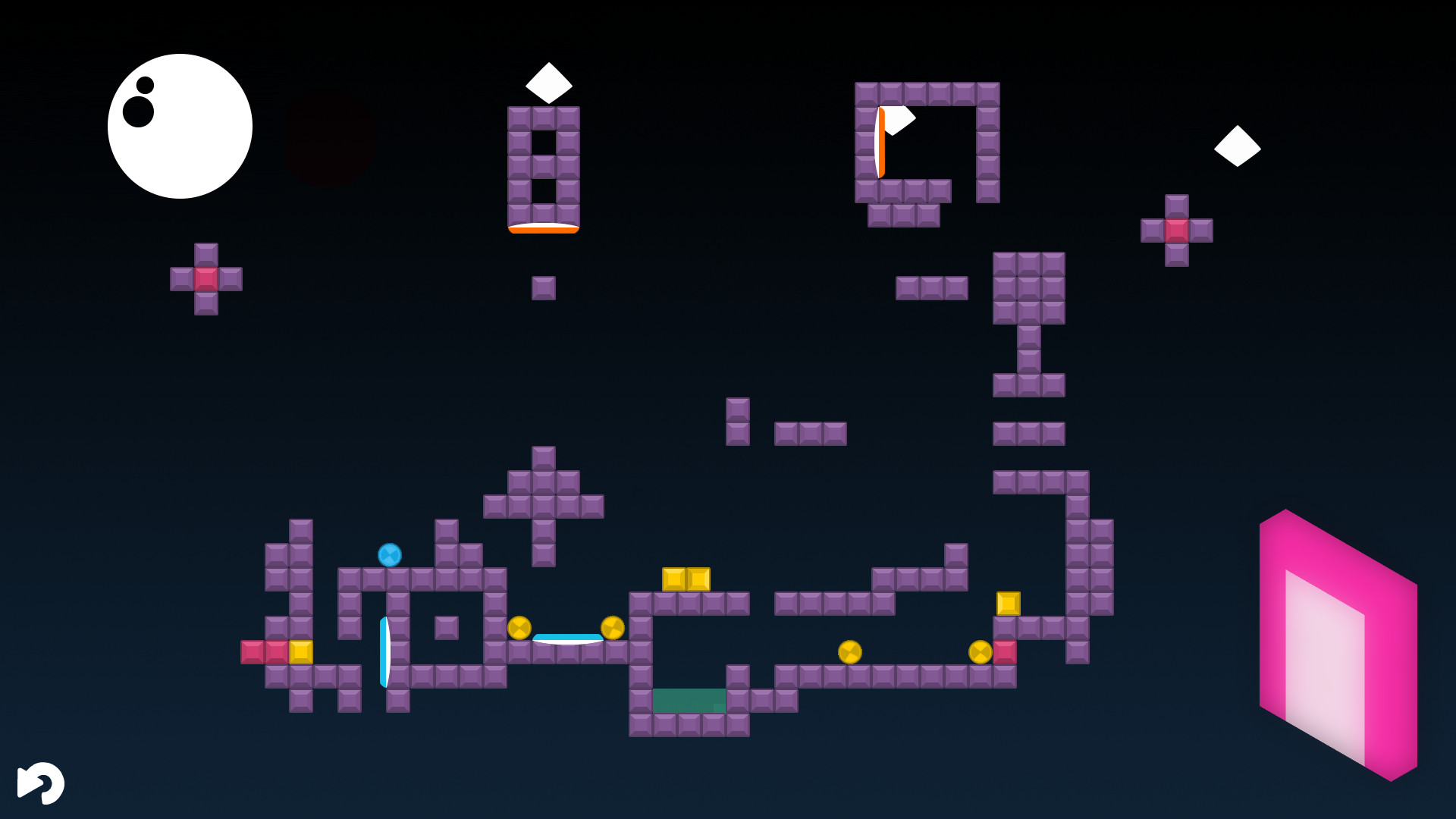Toggle the vertical orange portal near the enclosure
The width and height of the screenshot is (1456, 819).
point(882,142)
